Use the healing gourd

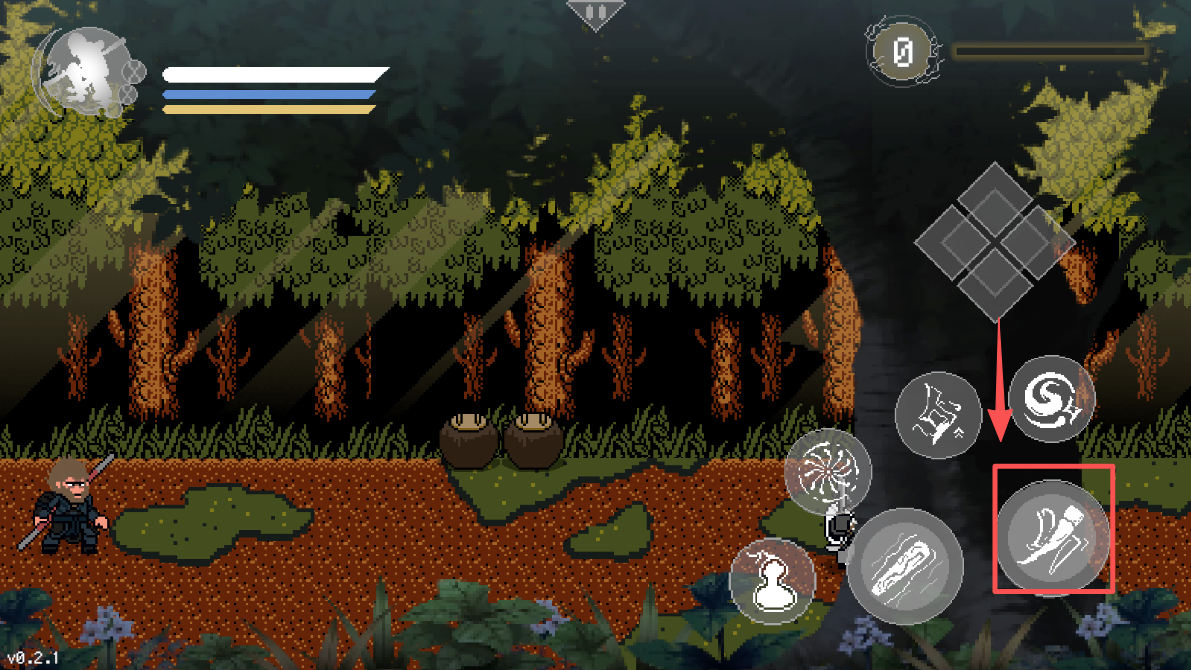pos(771,581)
